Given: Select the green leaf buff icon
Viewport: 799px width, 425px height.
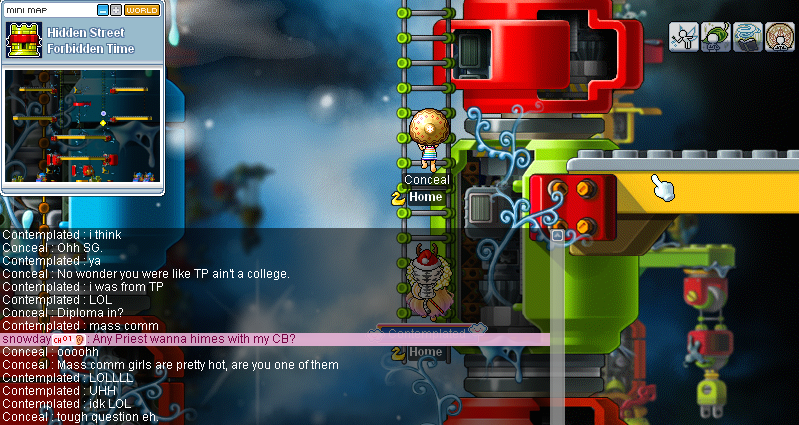Looking at the screenshot, I should coord(716,37).
